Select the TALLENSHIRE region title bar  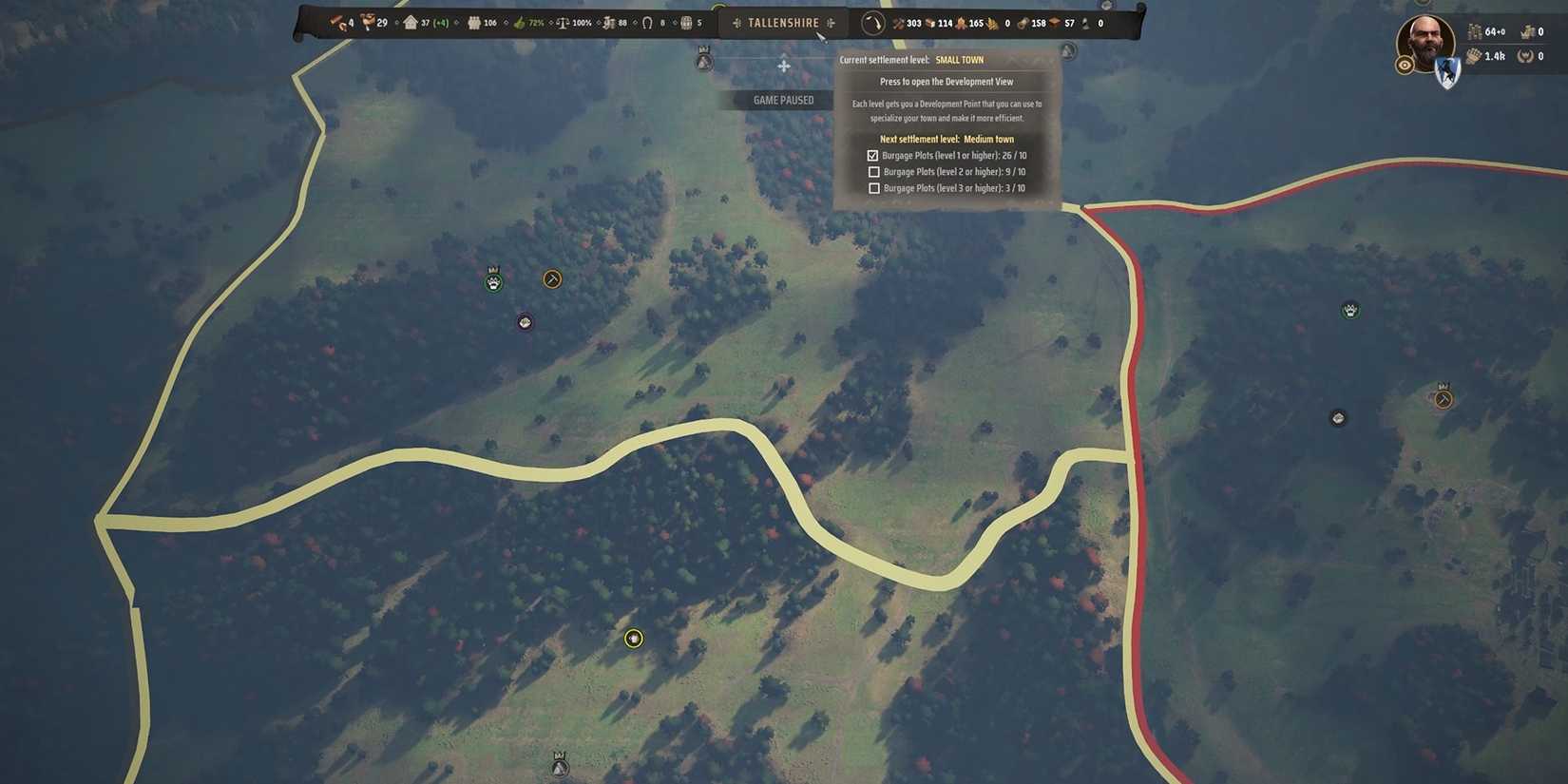[x=783, y=22]
